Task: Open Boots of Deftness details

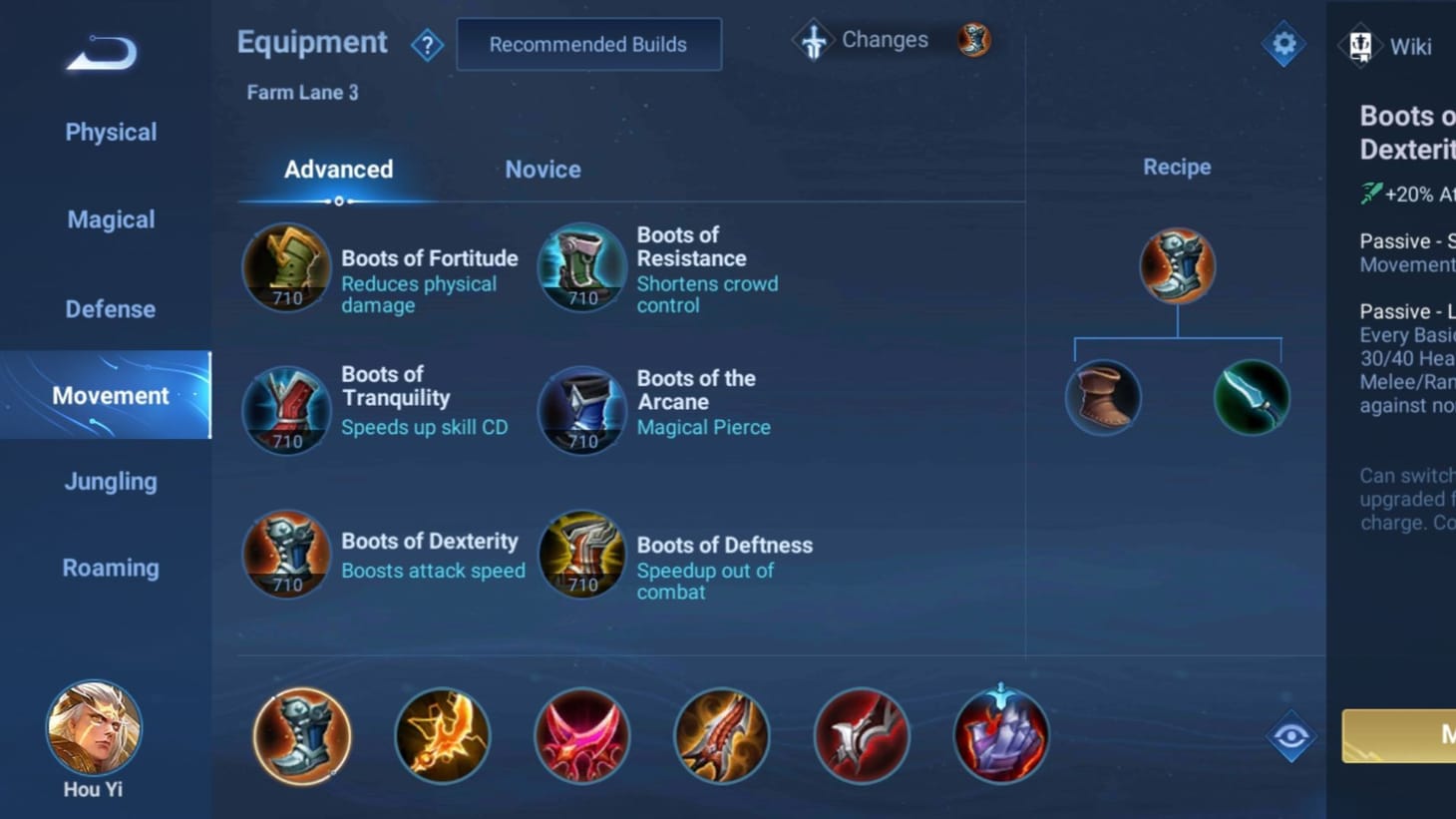Action: pyautogui.click(x=582, y=555)
